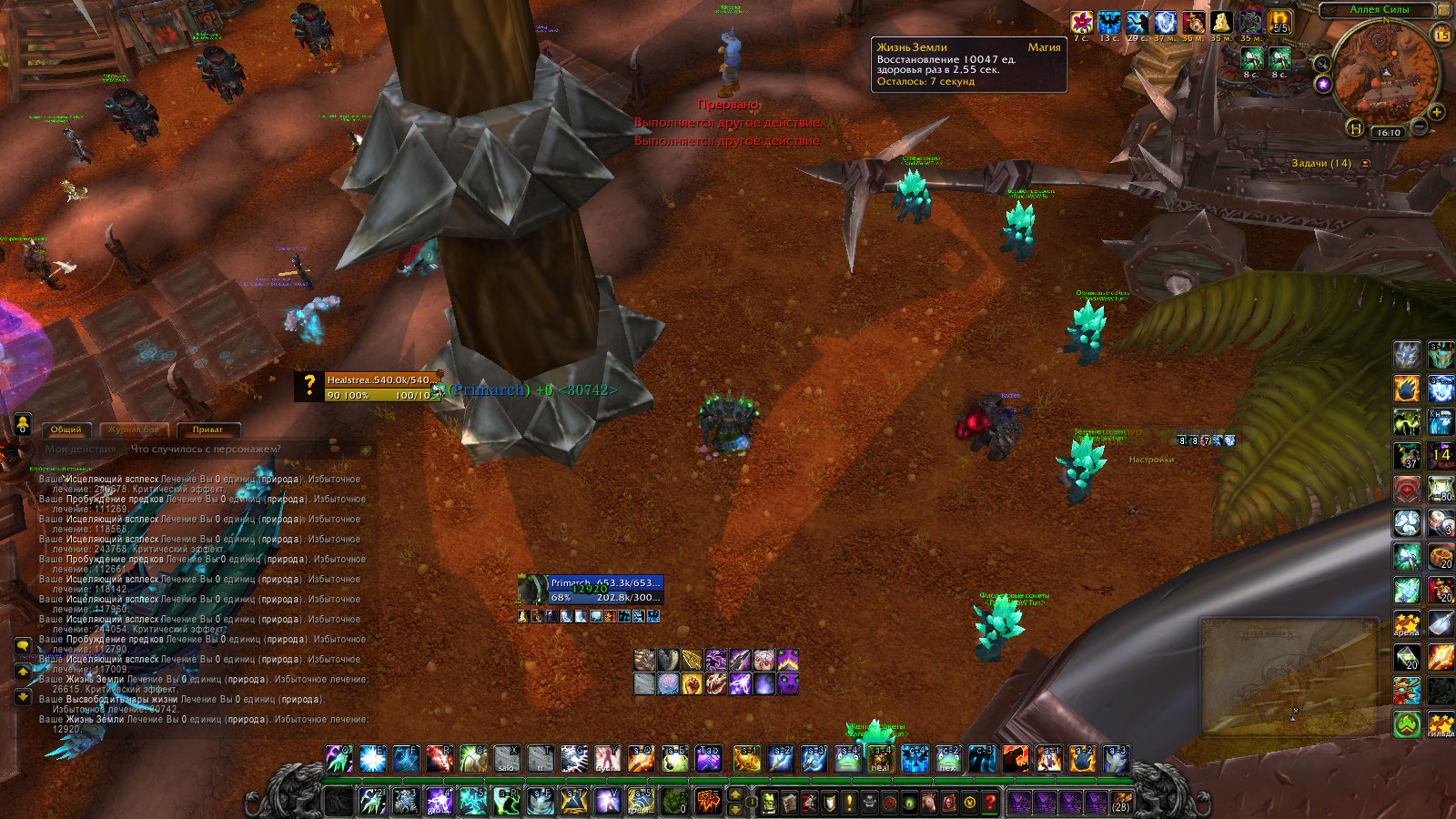Switch to the Общий chat tab
The image size is (1456, 819).
click(66, 430)
